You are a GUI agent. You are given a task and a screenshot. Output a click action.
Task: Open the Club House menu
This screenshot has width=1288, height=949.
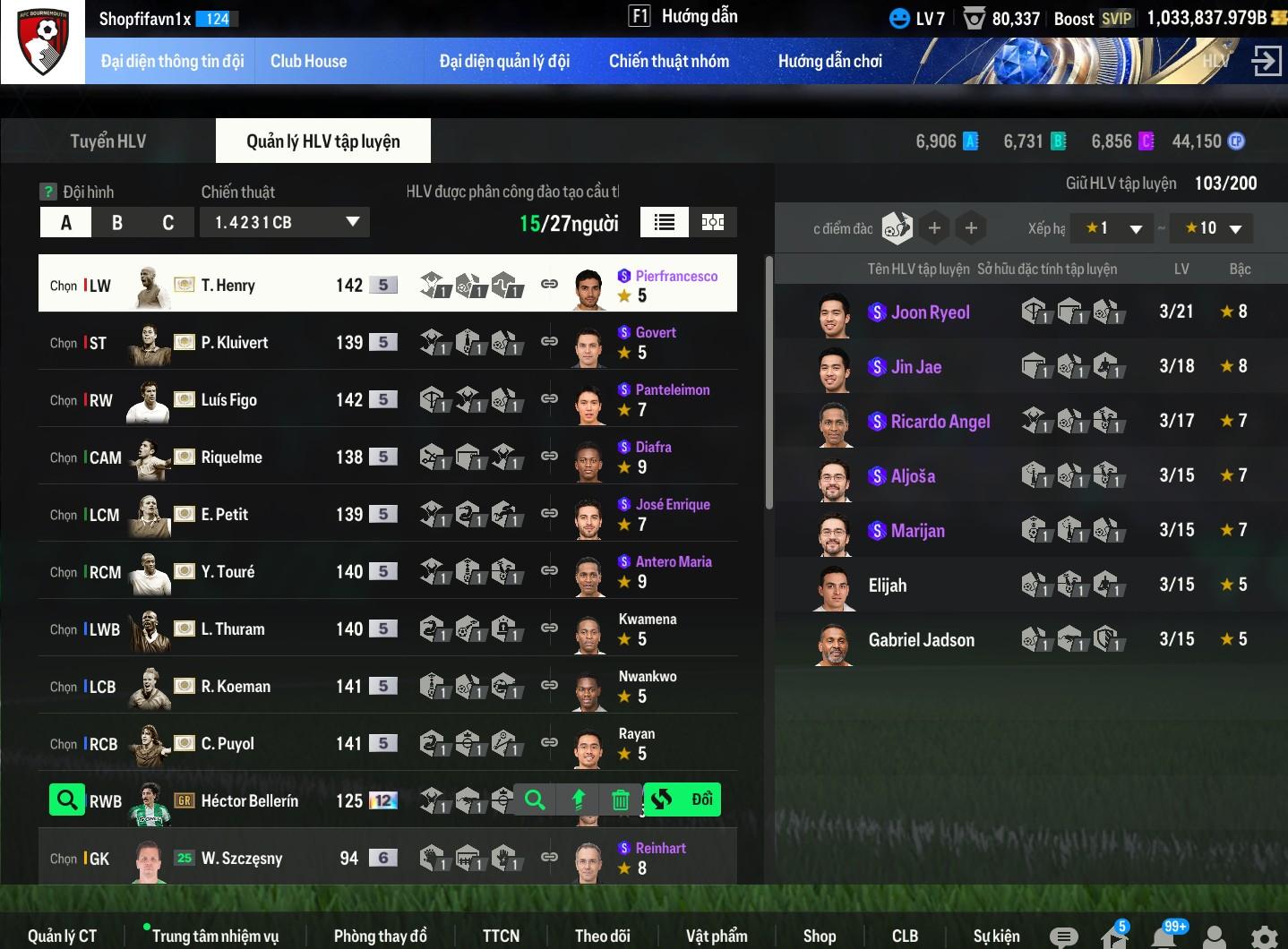pos(308,61)
